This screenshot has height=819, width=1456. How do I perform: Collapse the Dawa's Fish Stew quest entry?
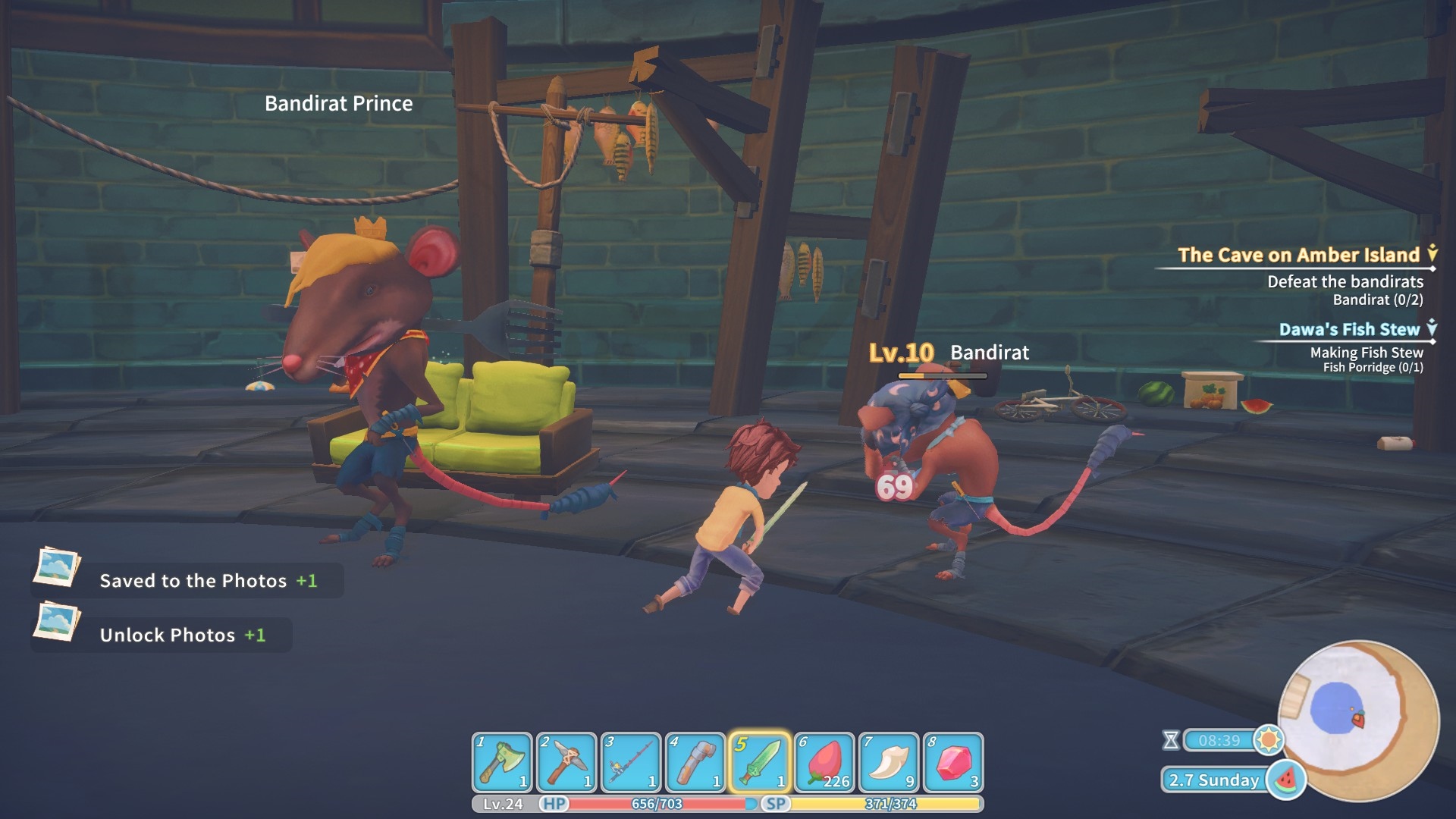pyautogui.click(x=1432, y=328)
